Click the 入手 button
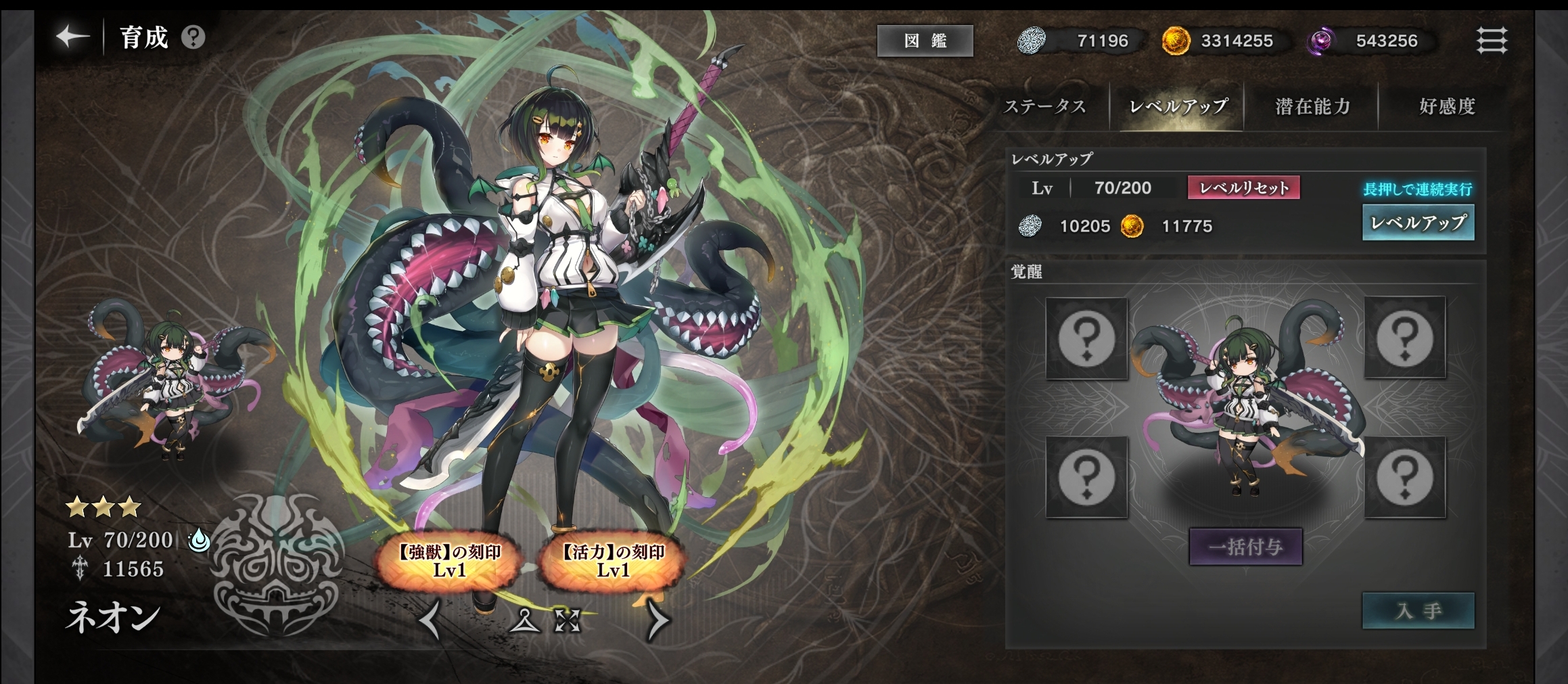The height and width of the screenshot is (684, 1568). coord(1418,611)
